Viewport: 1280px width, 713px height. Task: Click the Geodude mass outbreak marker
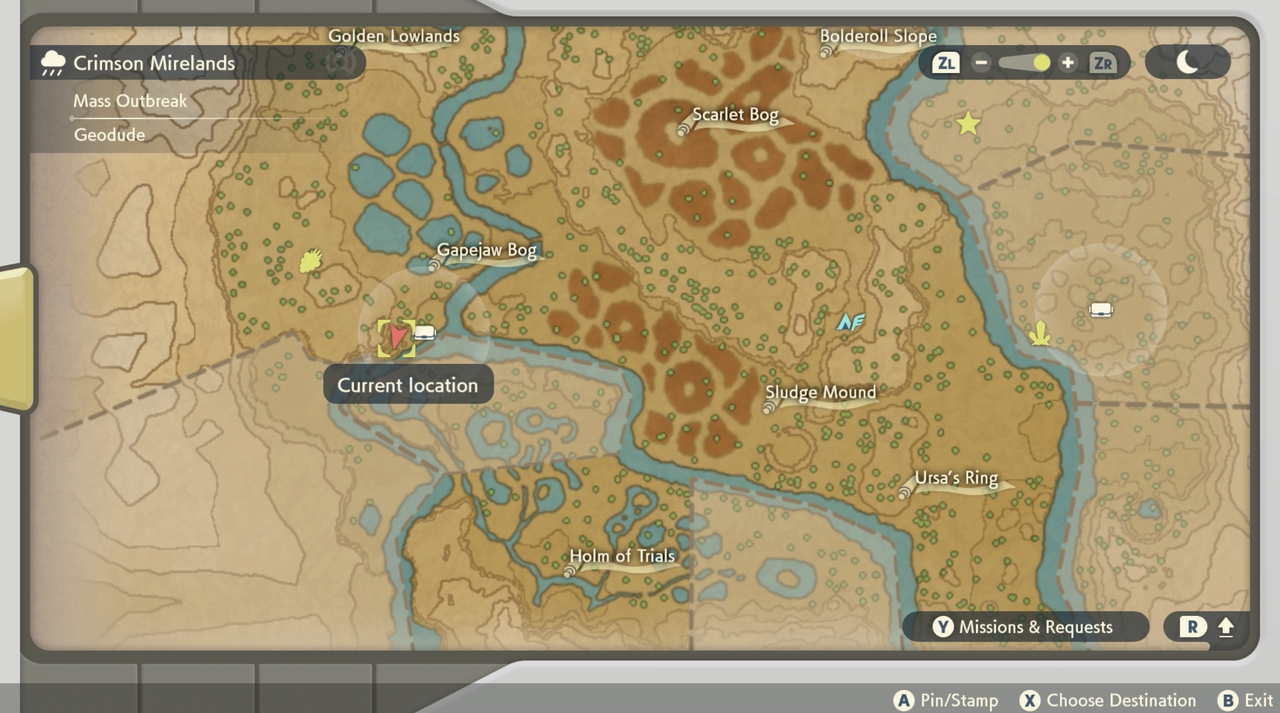[x=311, y=261]
